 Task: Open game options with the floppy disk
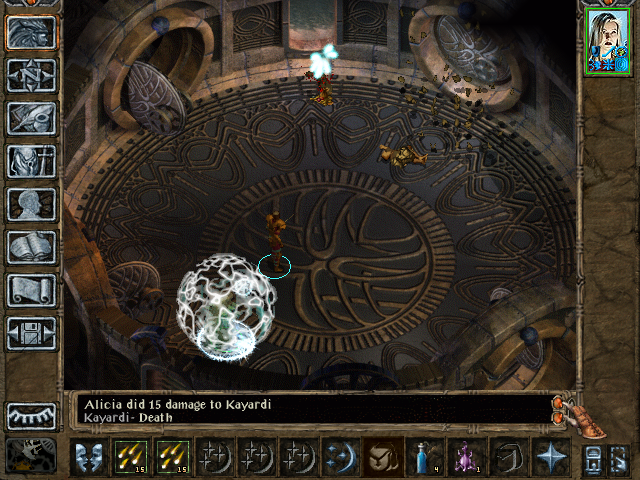(x=31, y=333)
